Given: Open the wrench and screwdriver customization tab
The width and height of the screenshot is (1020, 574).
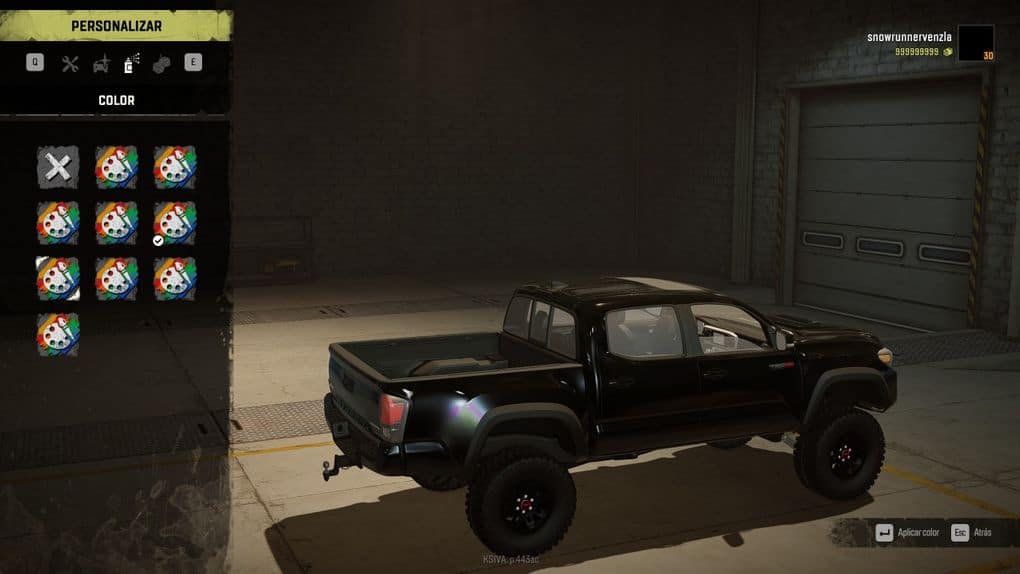Looking at the screenshot, I should click(70, 64).
